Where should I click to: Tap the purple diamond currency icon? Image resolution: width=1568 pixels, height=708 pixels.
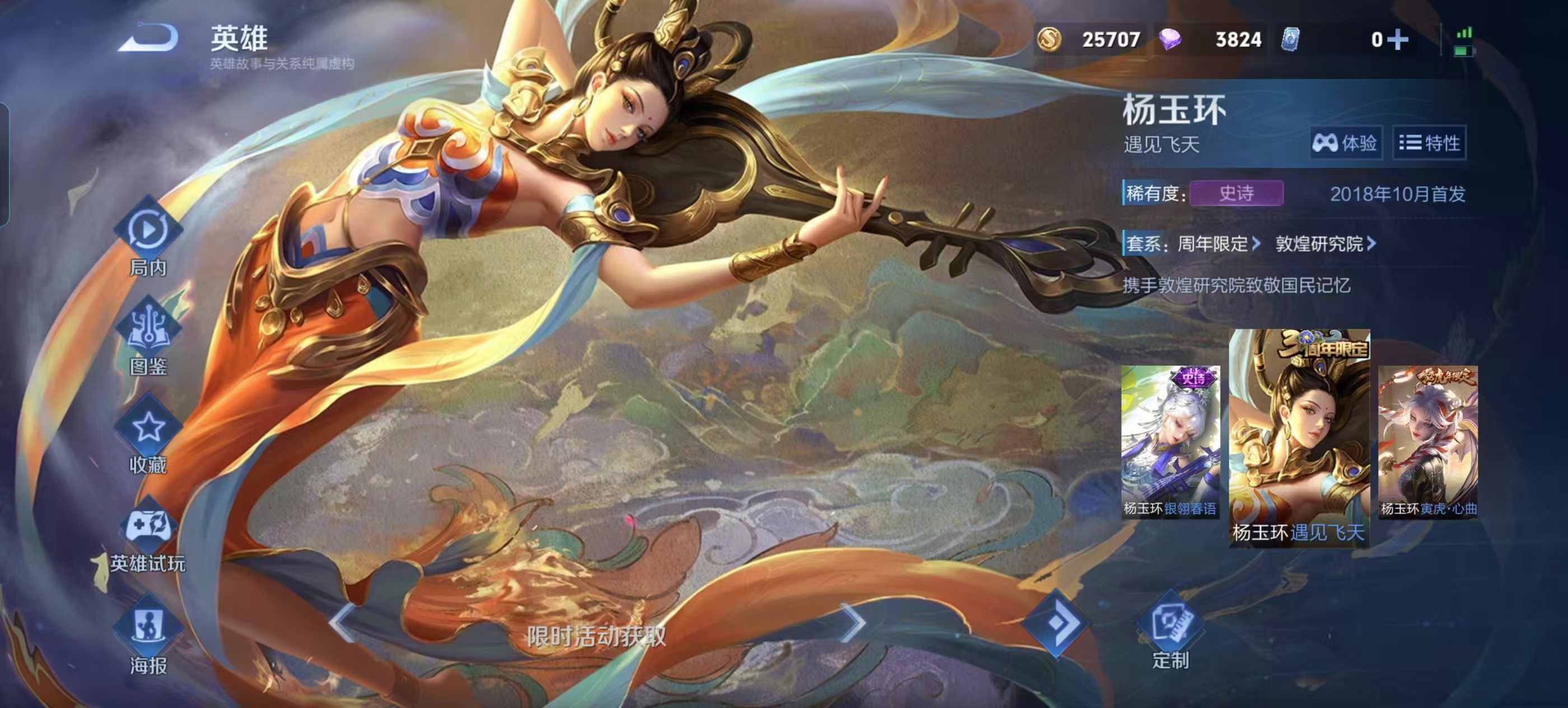click(x=1169, y=40)
